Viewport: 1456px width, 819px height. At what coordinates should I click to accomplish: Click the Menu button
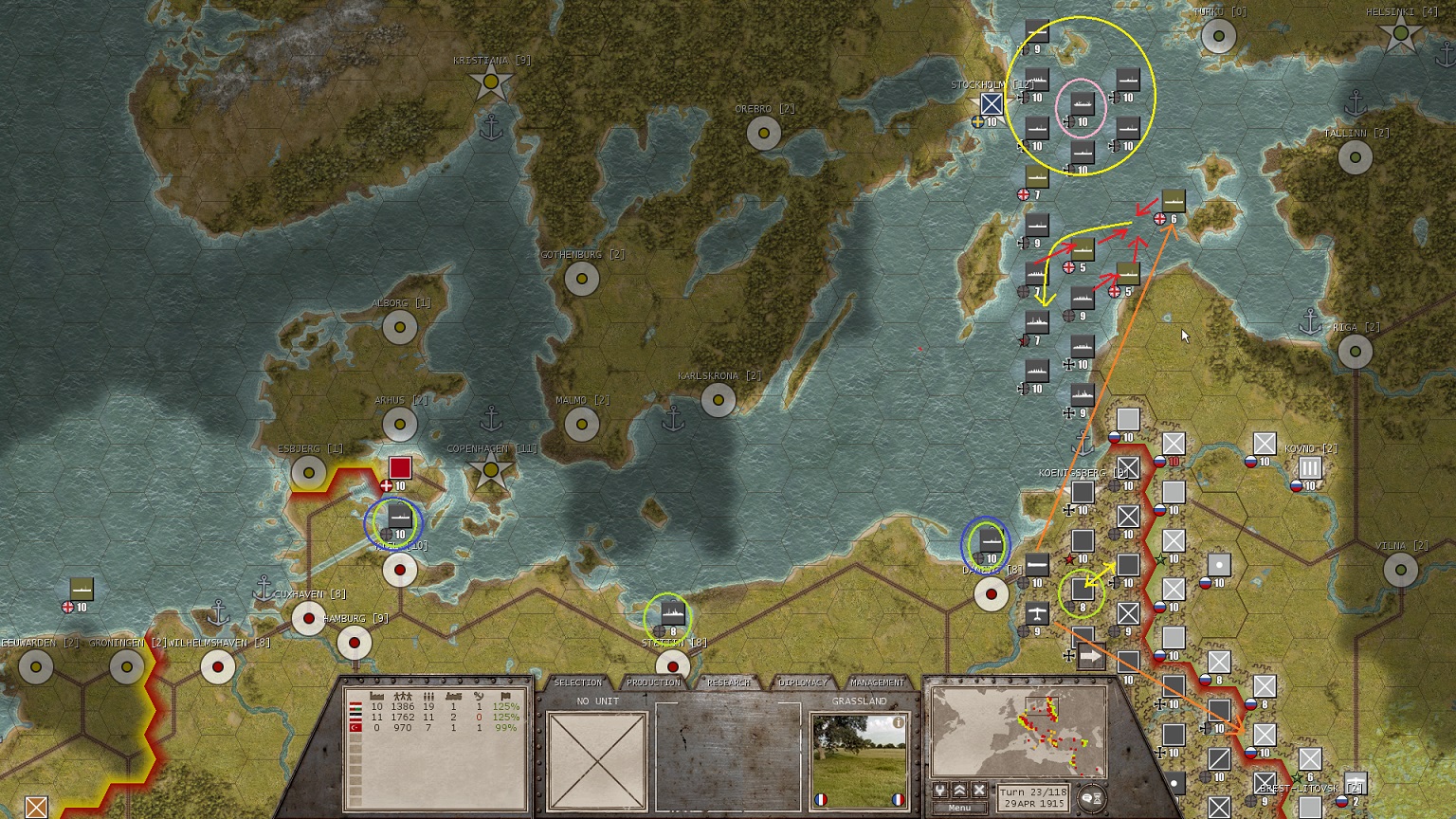959,808
